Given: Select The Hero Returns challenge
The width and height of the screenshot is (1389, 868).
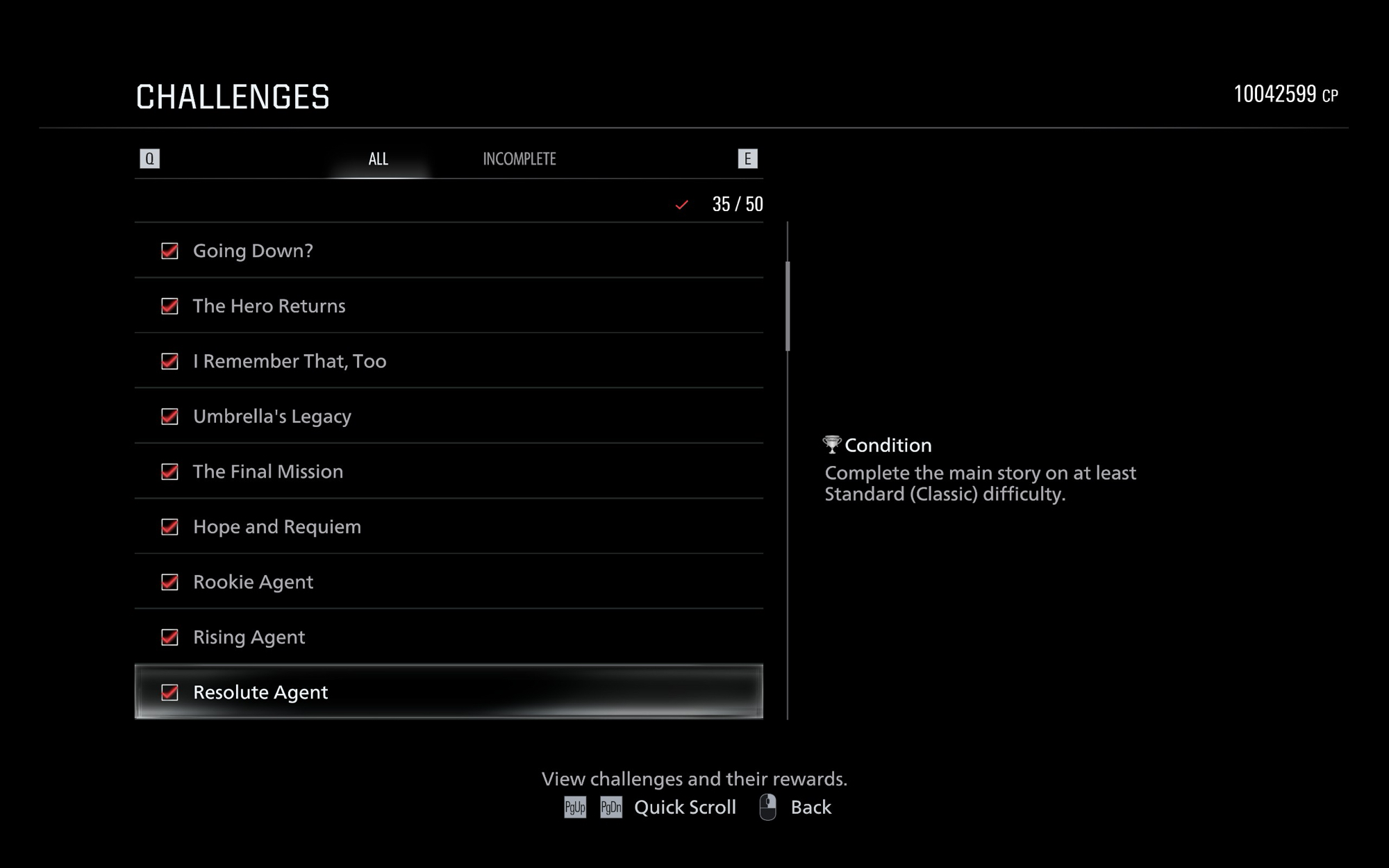Looking at the screenshot, I should click(449, 306).
